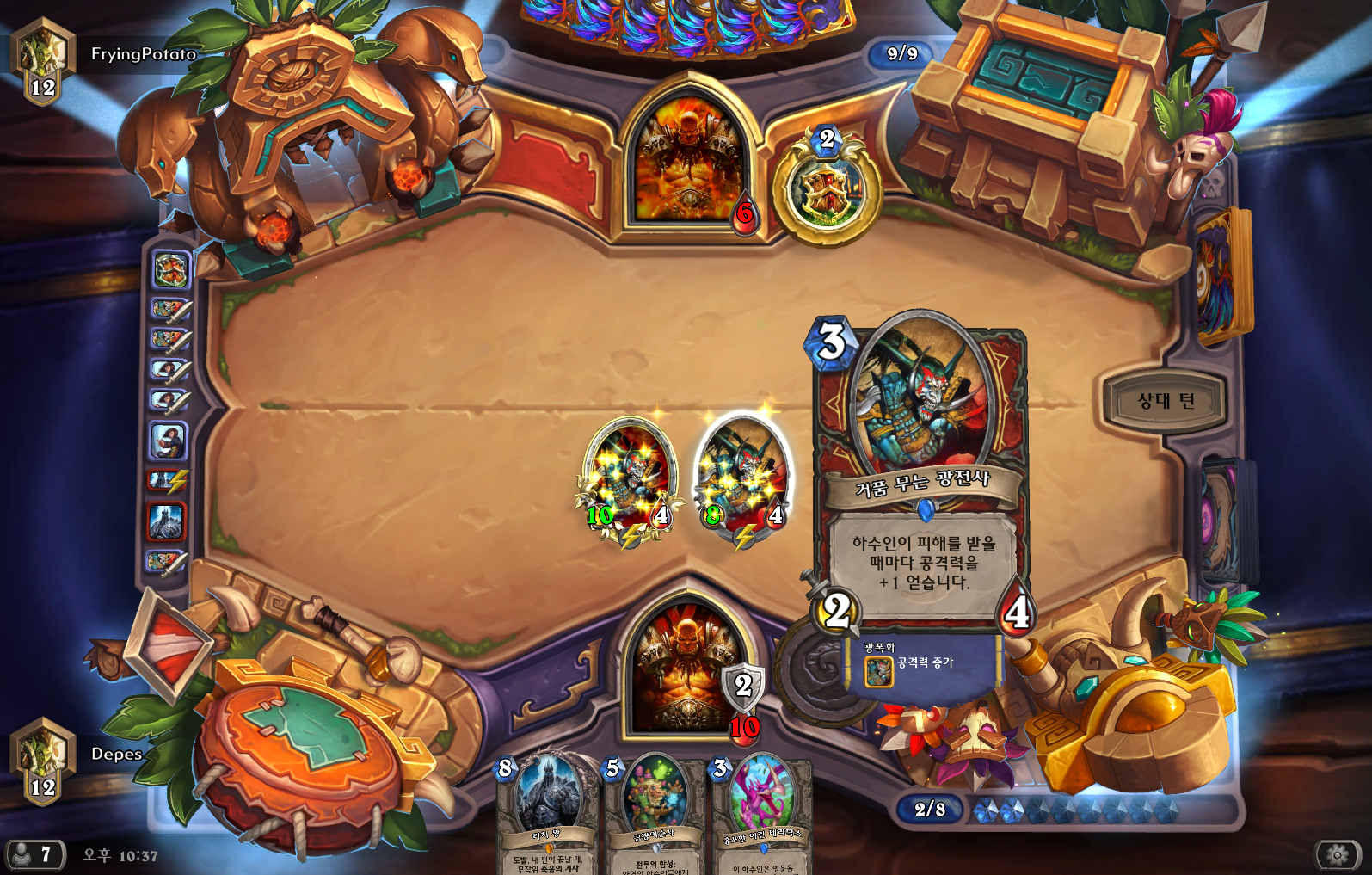Open the friends list showing 7 online

coord(34,854)
